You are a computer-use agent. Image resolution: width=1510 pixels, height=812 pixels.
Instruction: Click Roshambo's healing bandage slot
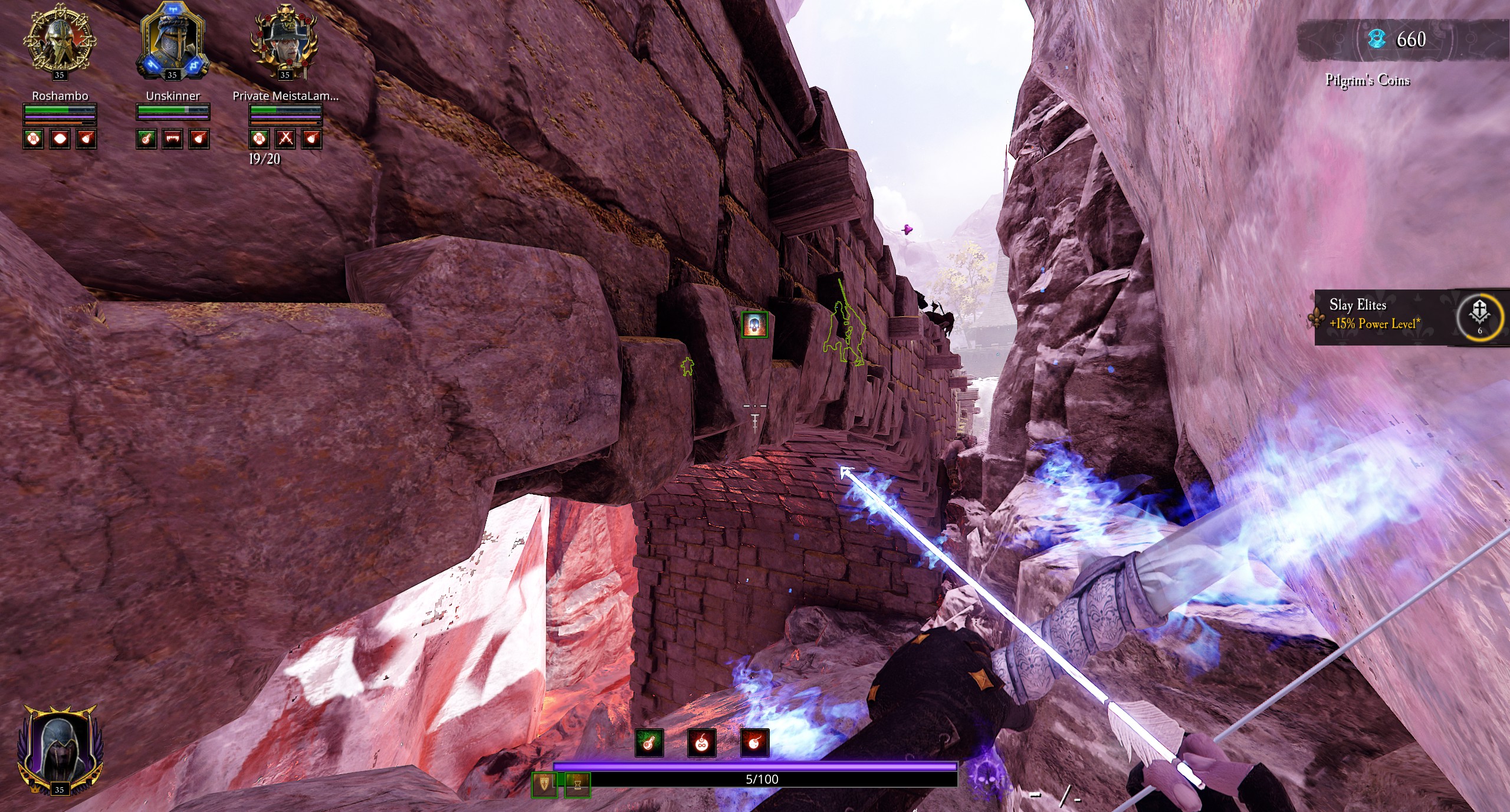click(x=34, y=139)
